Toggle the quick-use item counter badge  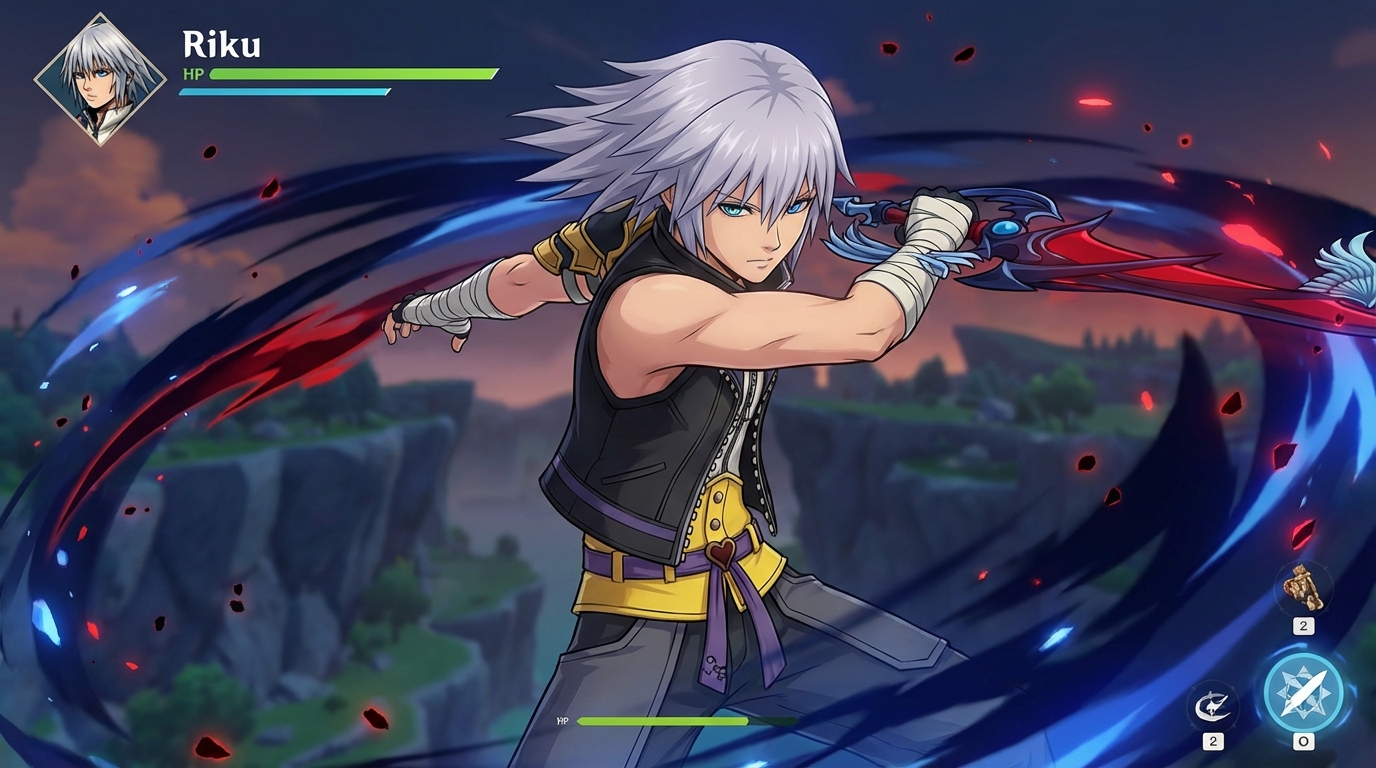pos(1303,627)
